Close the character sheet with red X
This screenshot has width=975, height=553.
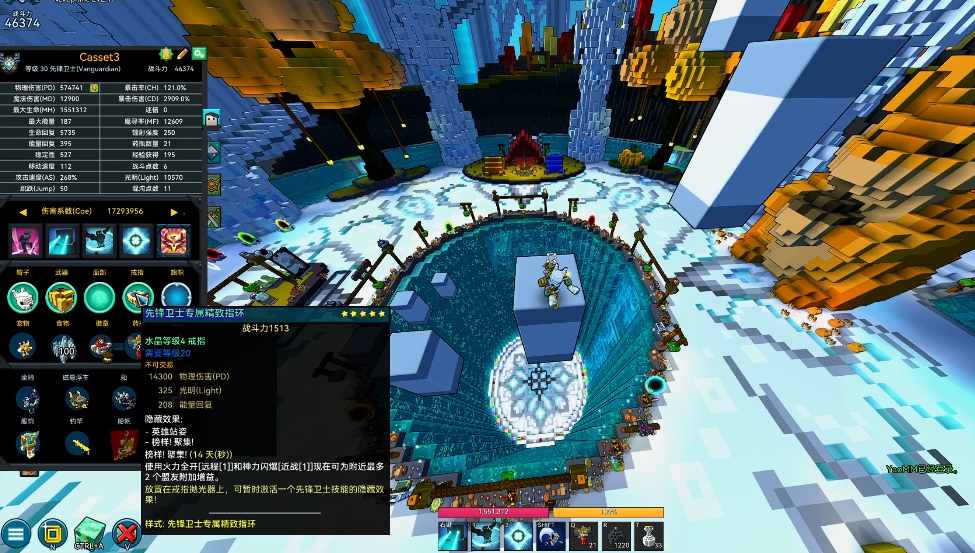click(x=127, y=532)
